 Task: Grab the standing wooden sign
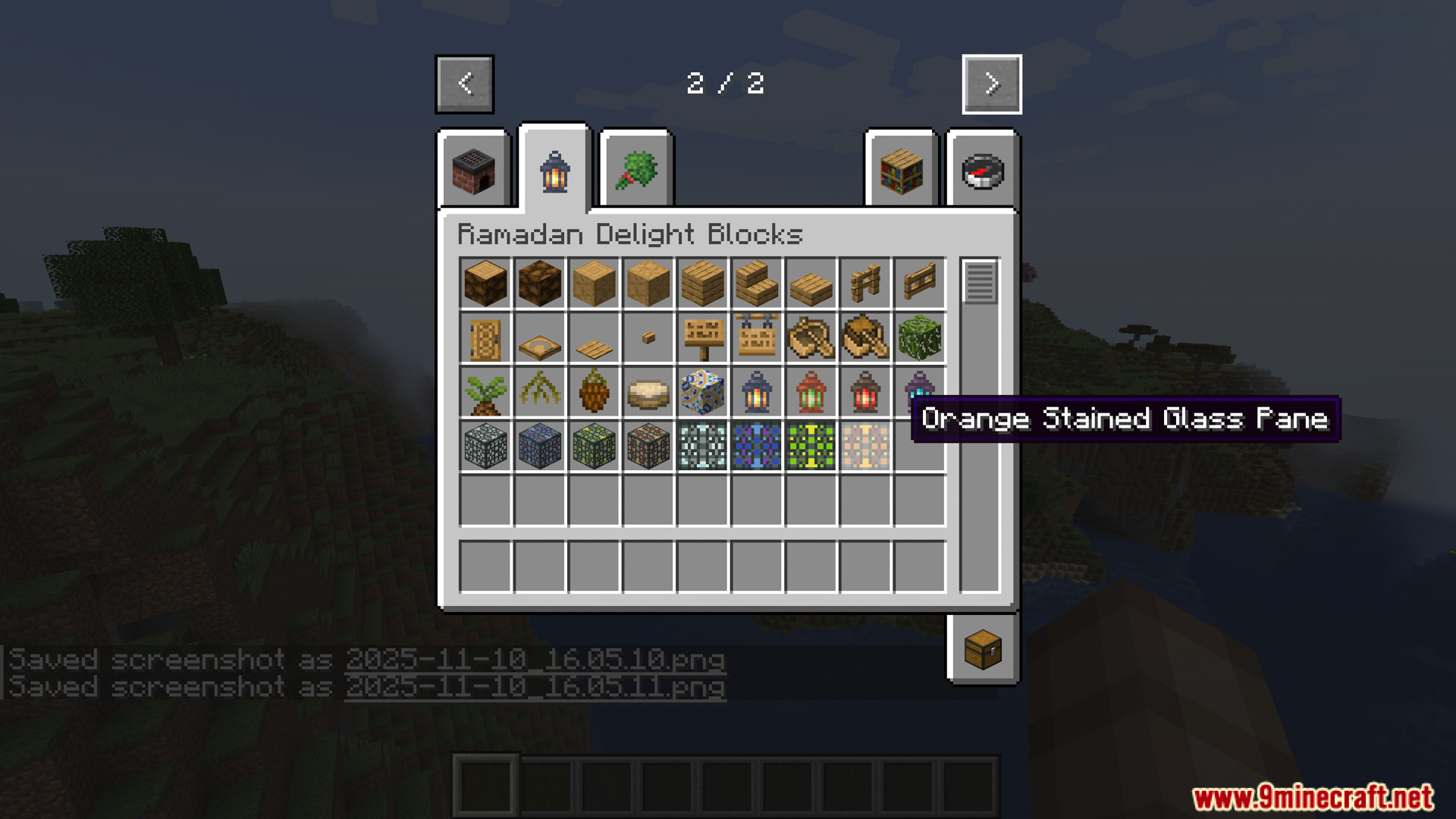pyautogui.click(x=703, y=338)
